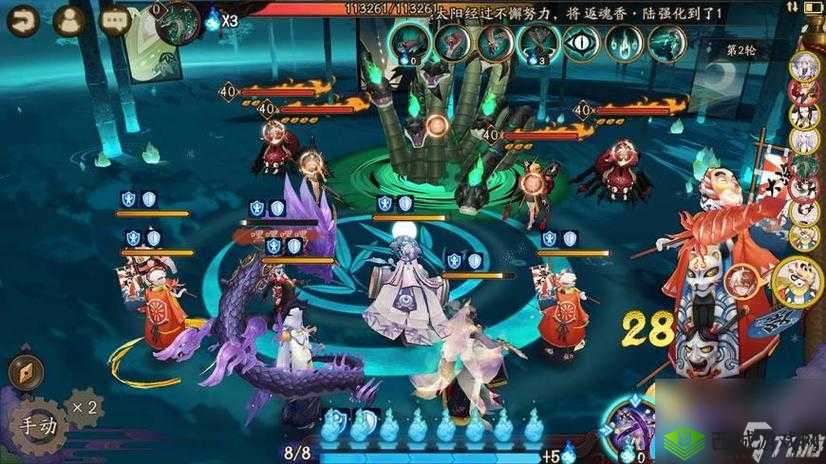Open the player profile icon
This screenshot has height=464, width=826.
pyautogui.click(x=68, y=20)
